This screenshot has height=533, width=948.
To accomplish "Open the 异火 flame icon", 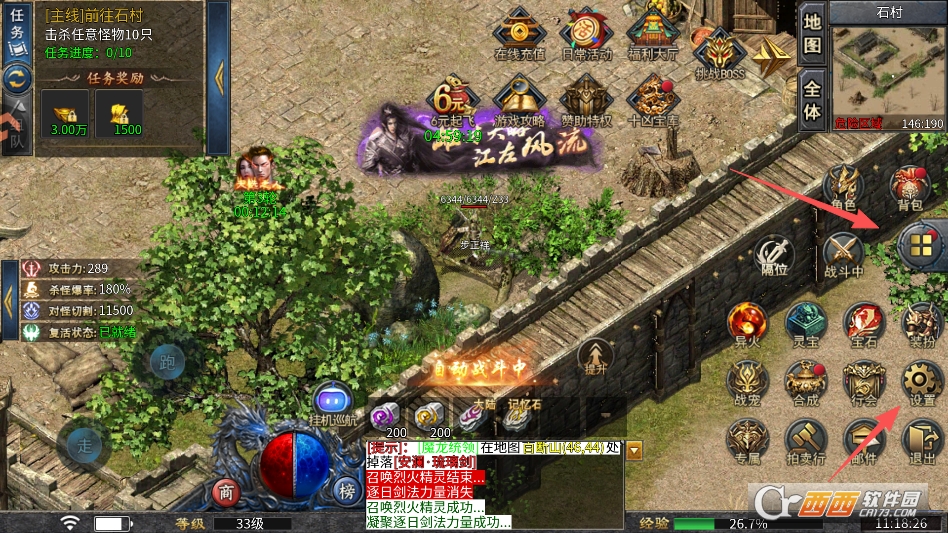I will click(747, 323).
